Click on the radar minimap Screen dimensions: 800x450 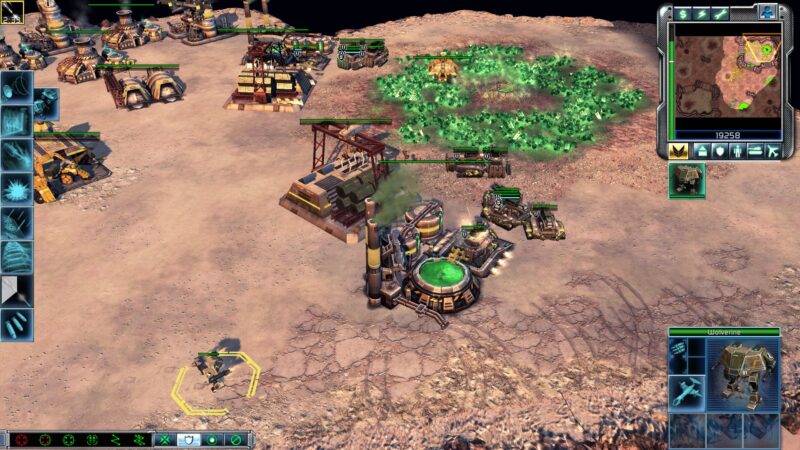[726, 76]
